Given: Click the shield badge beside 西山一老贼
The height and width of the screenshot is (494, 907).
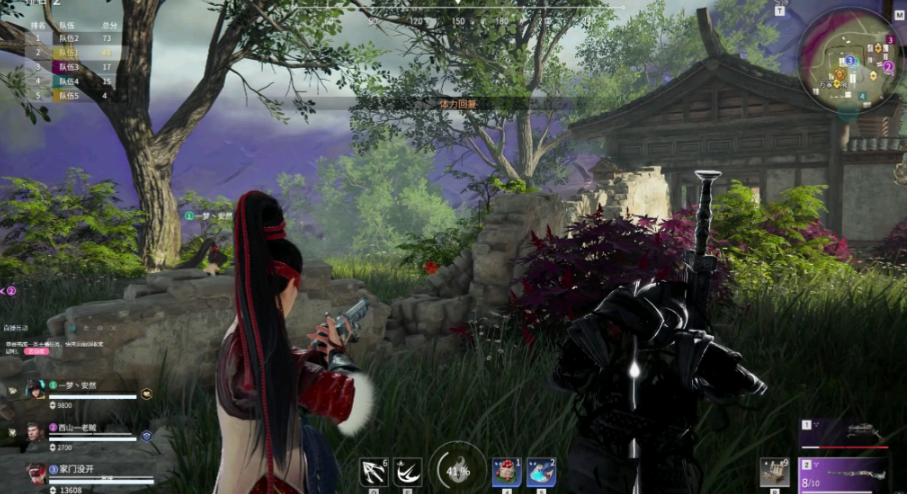Looking at the screenshot, I should tap(147, 436).
